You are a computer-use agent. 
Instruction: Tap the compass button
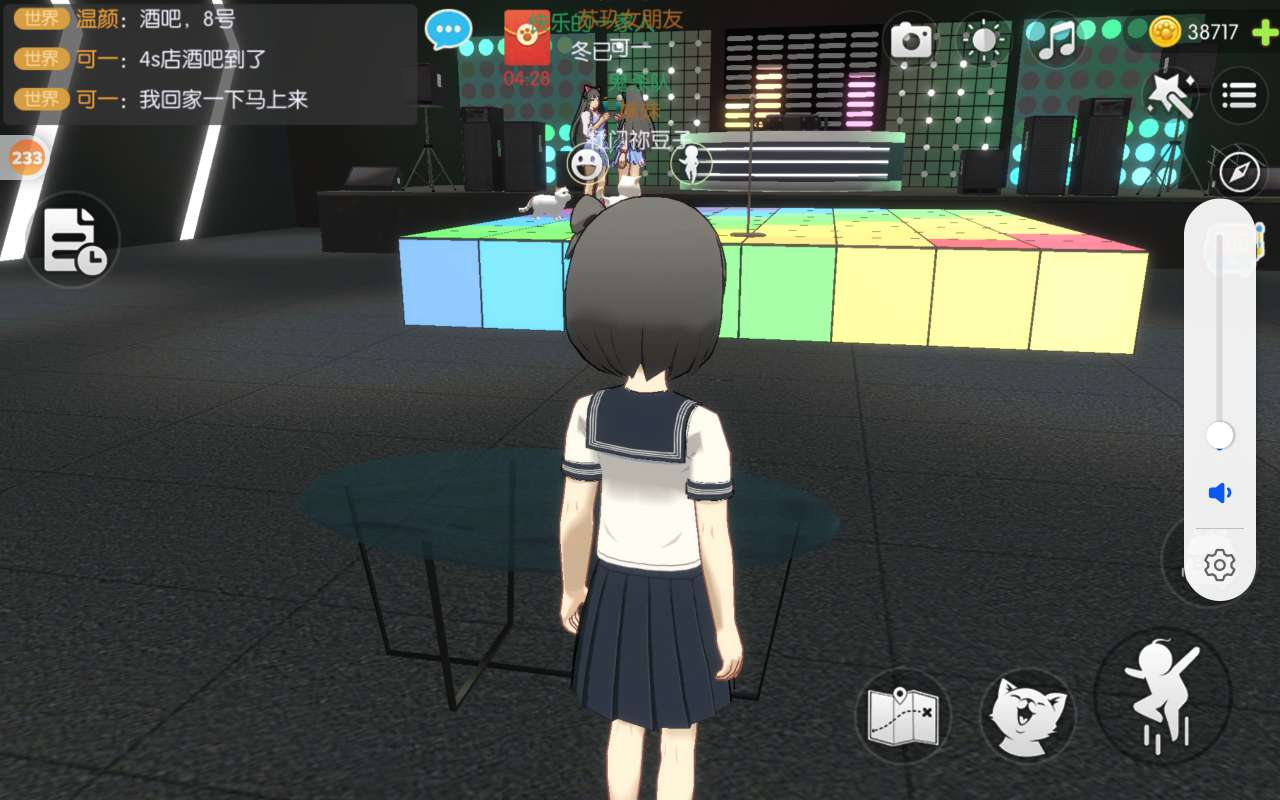(x=1240, y=172)
